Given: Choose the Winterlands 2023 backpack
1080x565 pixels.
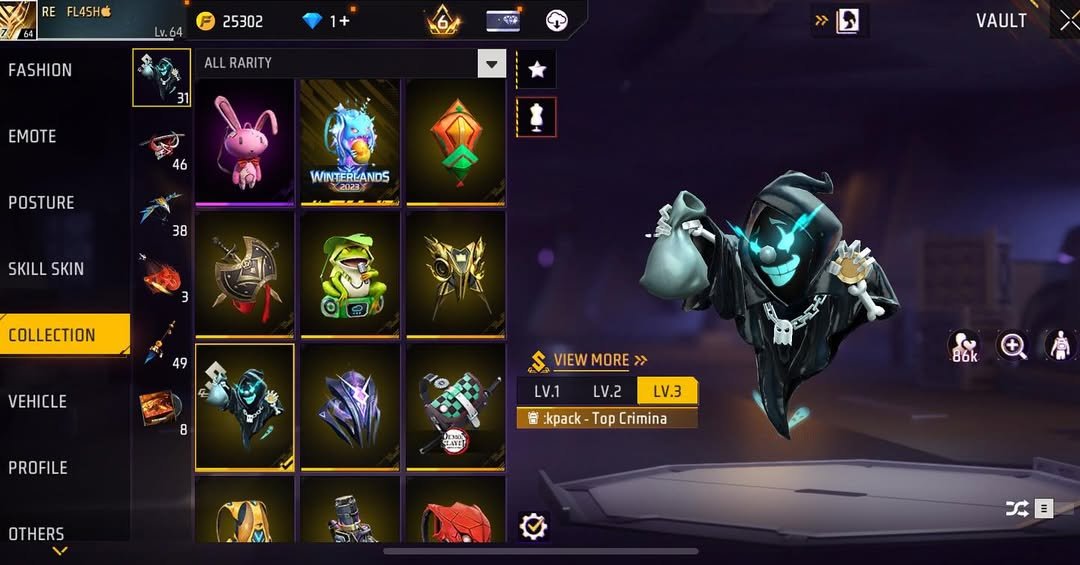Looking at the screenshot, I should tap(350, 142).
